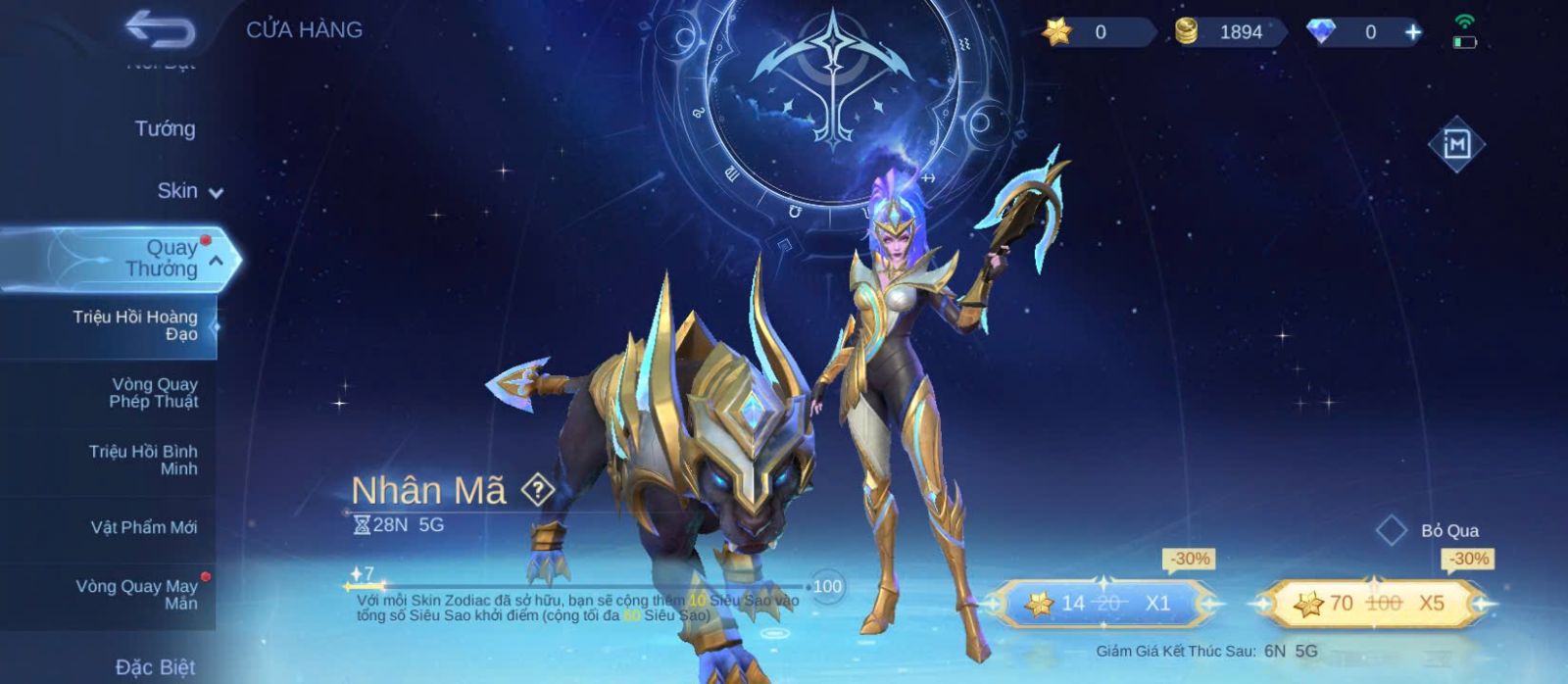Screen dimensions: 1568x684
Task: Open Vòng Quay May Mắn
Action: pyautogui.click(x=137, y=594)
